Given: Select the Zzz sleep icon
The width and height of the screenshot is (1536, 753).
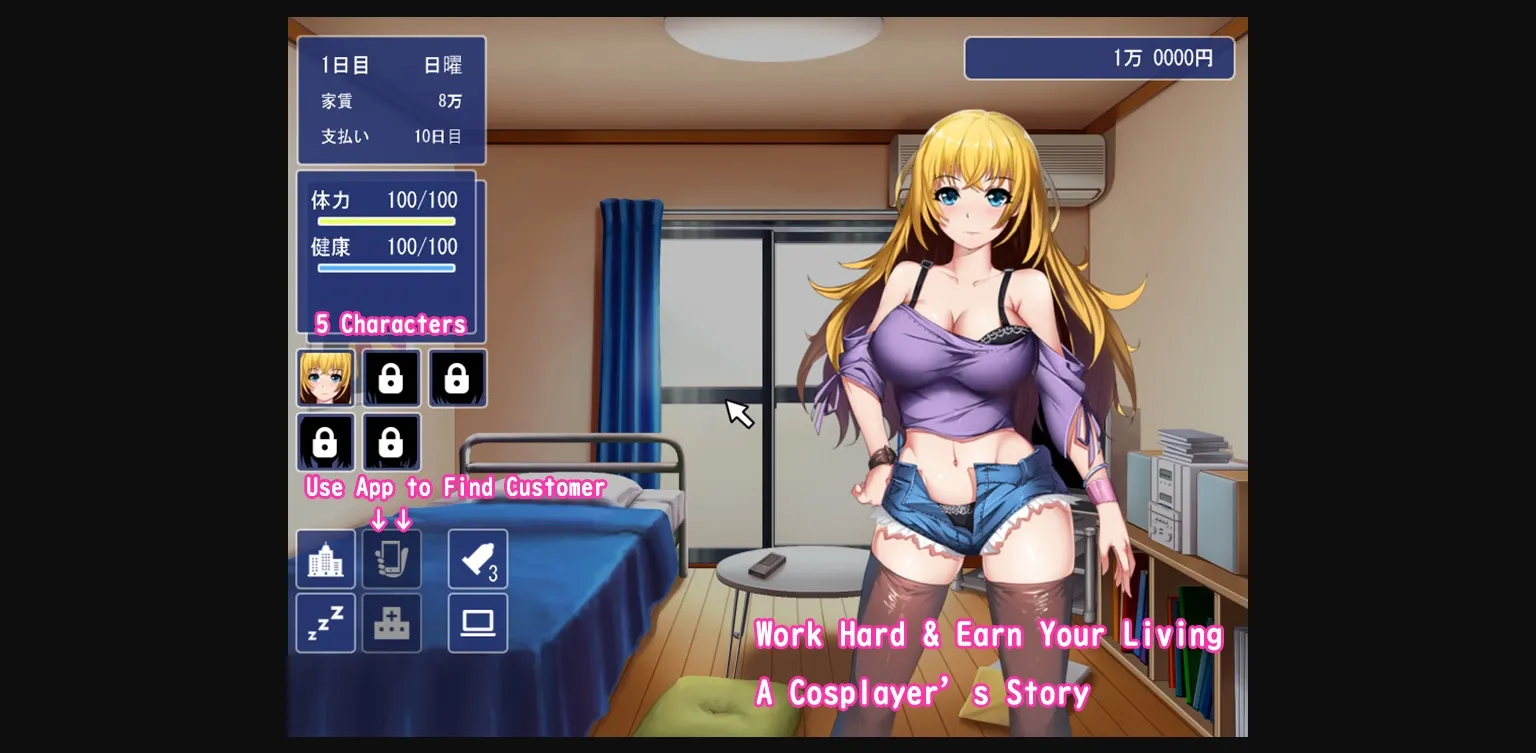Looking at the screenshot, I should [325, 622].
